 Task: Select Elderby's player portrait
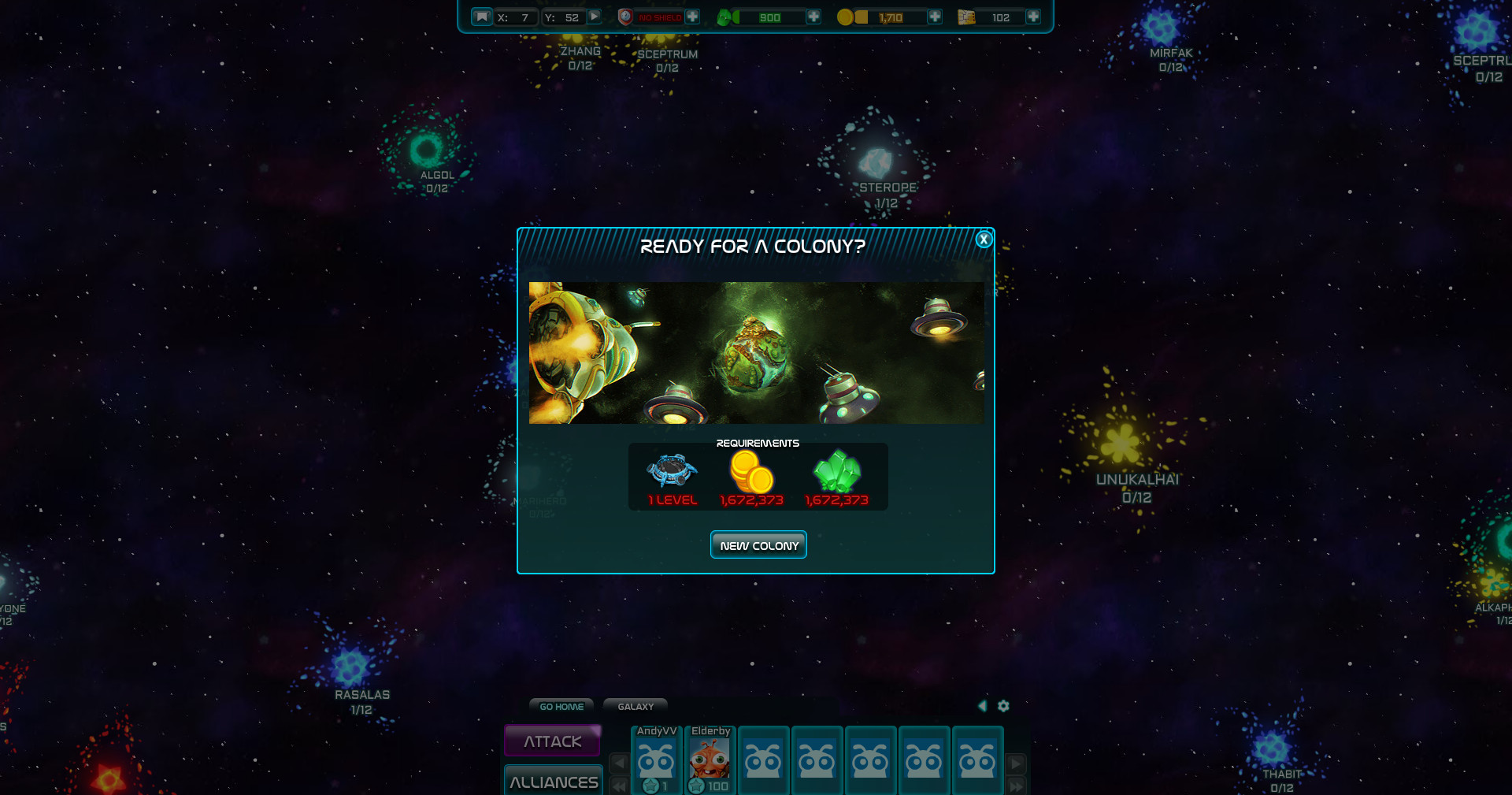[709, 760]
